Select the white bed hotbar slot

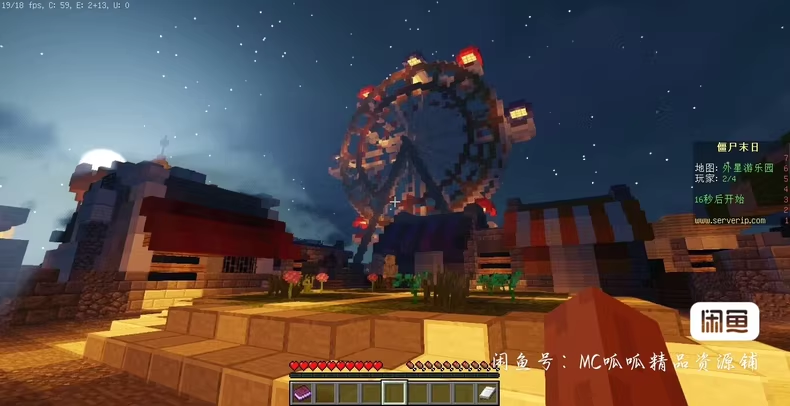pyautogui.click(x=487, y=393)
